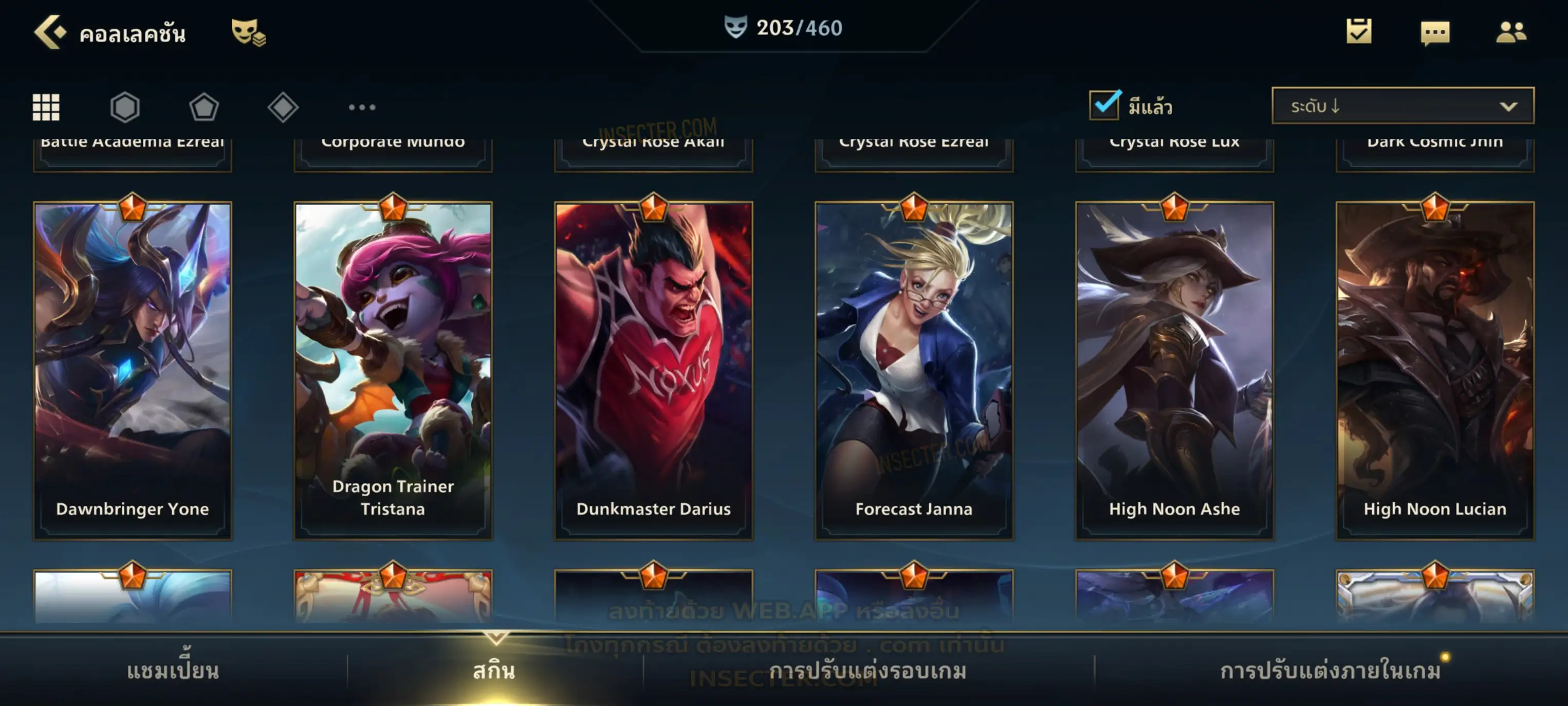This screenshot has height=706, width=1568.
Task: Open the High Noon Lucian skin card
Action: (1435, 370)
